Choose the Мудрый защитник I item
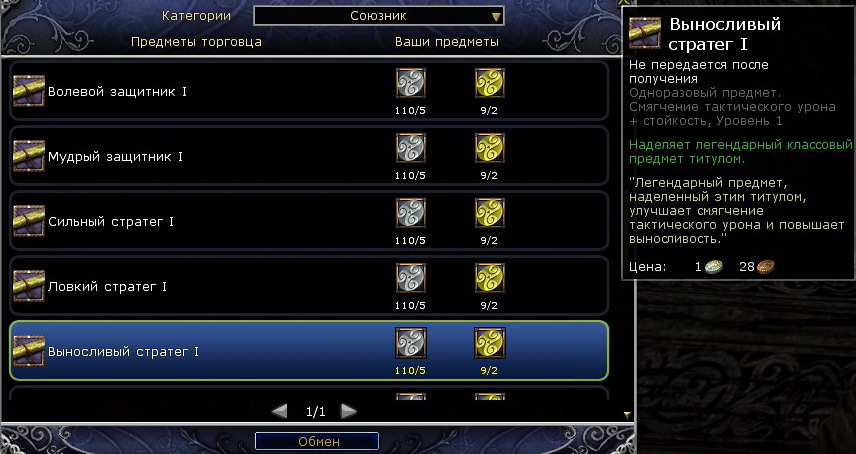Image resolution: width=856 pixels, height=454 pixels. point(115,157)
